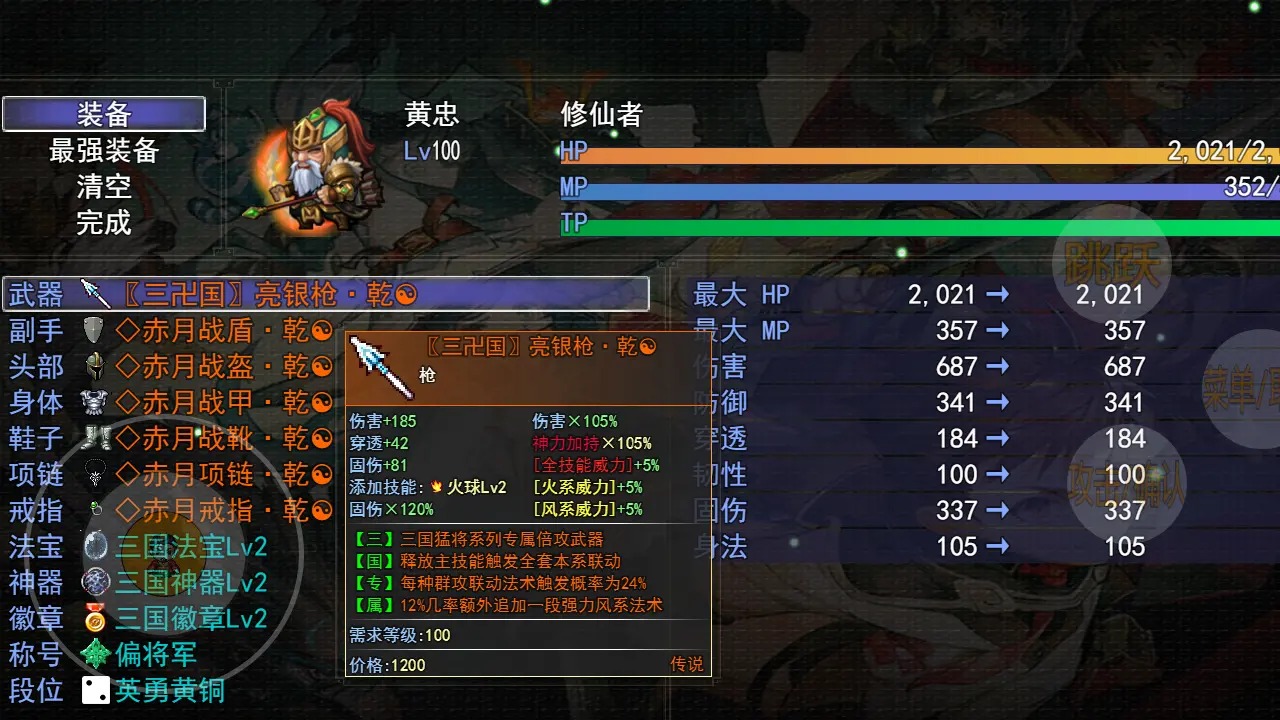Select the 赤月战盔 helmet icon
The height and width of the screenshot is (720, 1280).
click(93, 366)
